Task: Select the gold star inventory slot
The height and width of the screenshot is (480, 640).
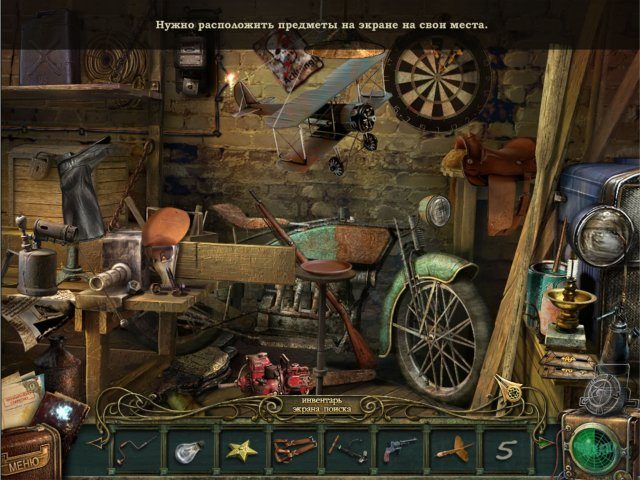Action: [x=240, y=449]
